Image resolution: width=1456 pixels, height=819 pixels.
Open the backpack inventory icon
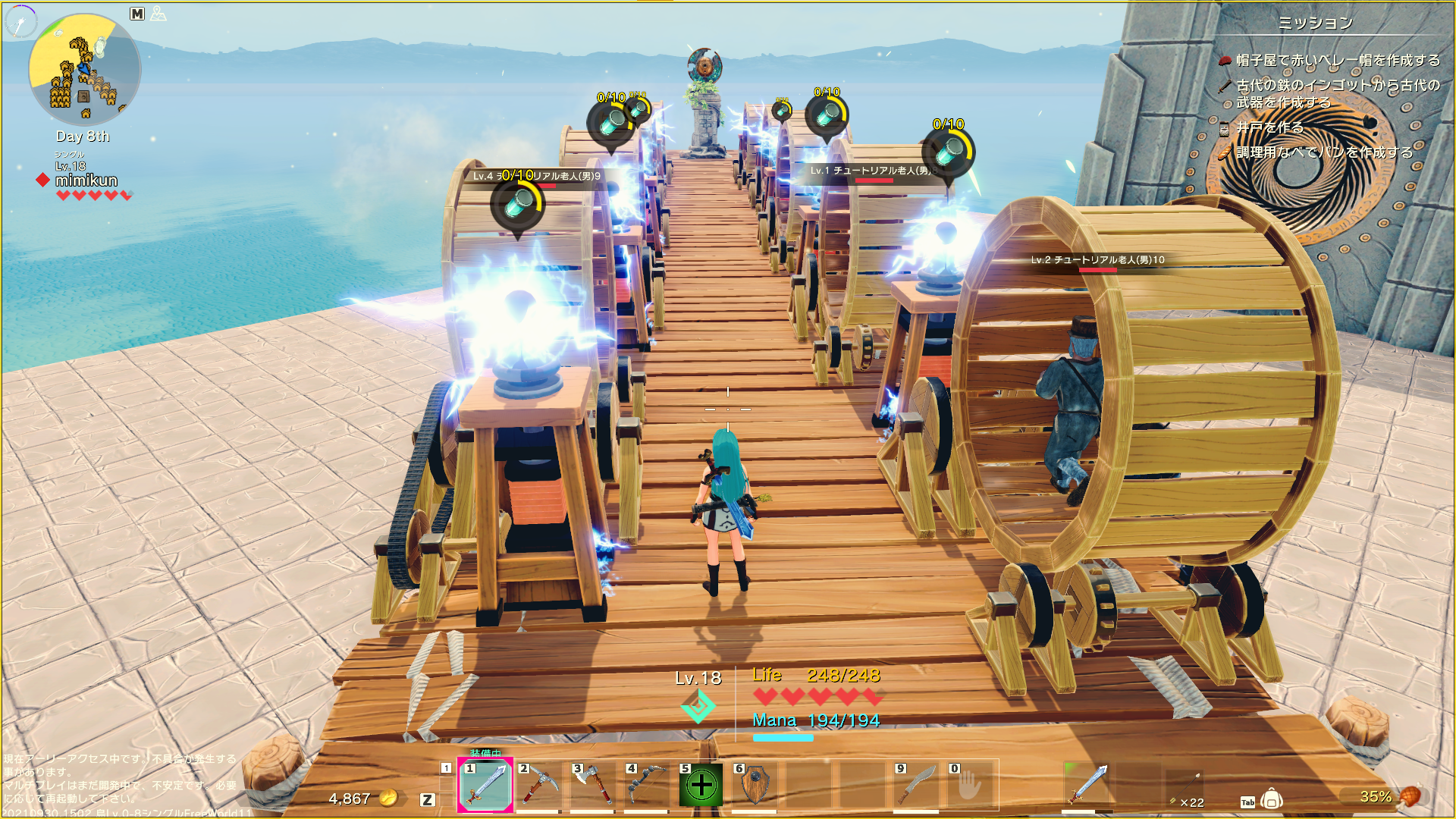coord(1272,800)
